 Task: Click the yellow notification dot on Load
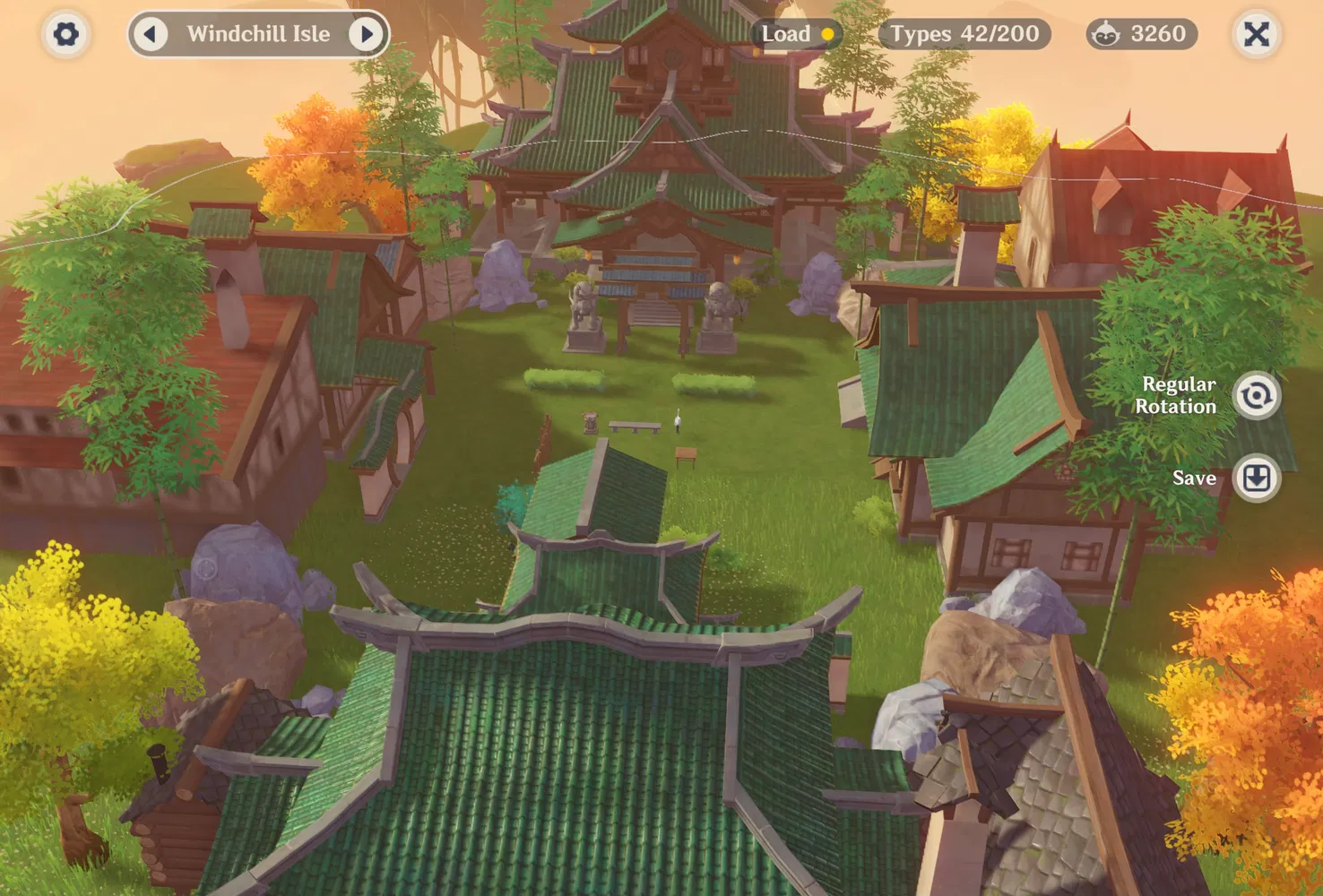[x=828, y=33]
